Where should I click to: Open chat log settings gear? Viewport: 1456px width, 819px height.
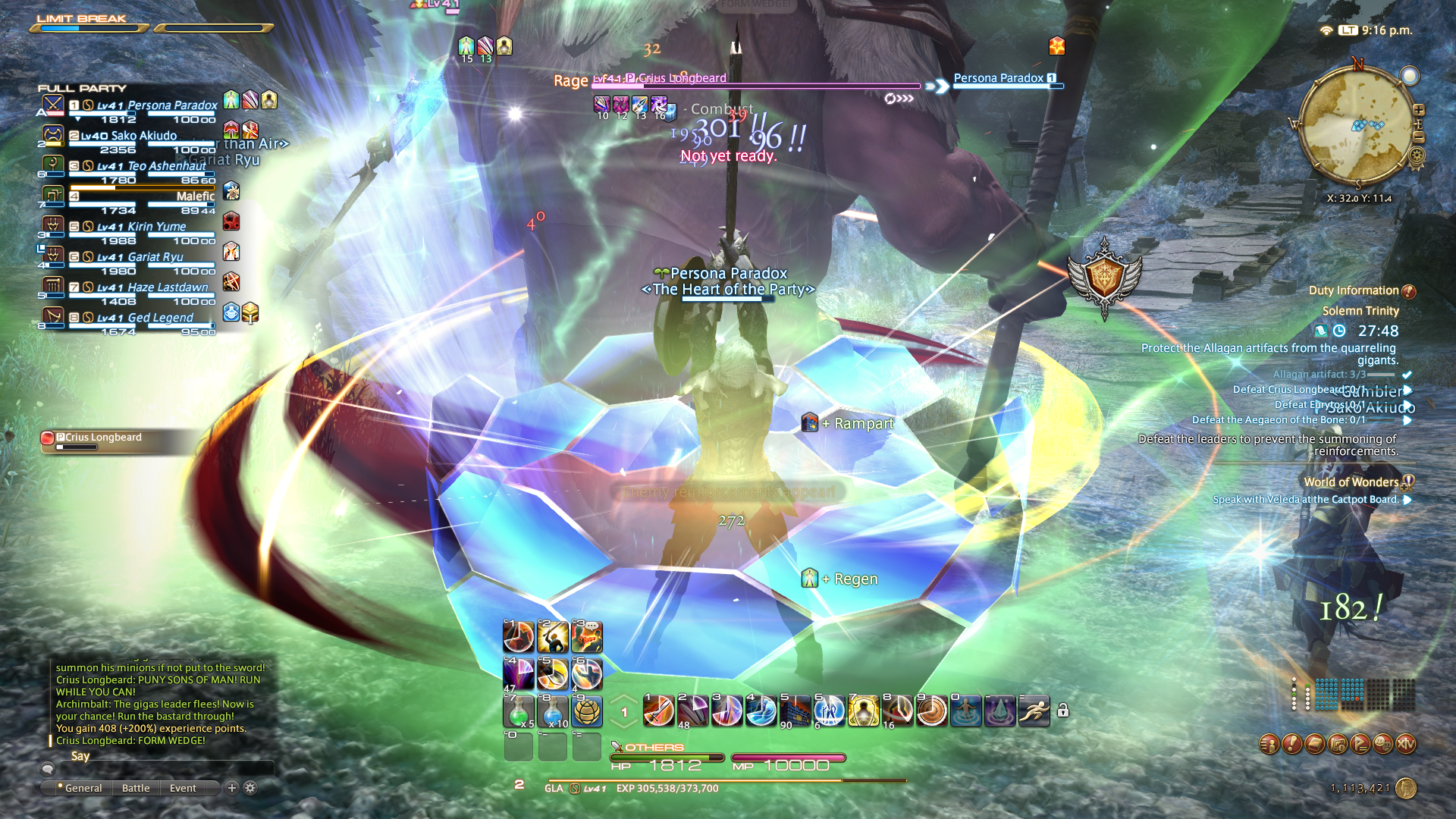(x=250, y=788)
